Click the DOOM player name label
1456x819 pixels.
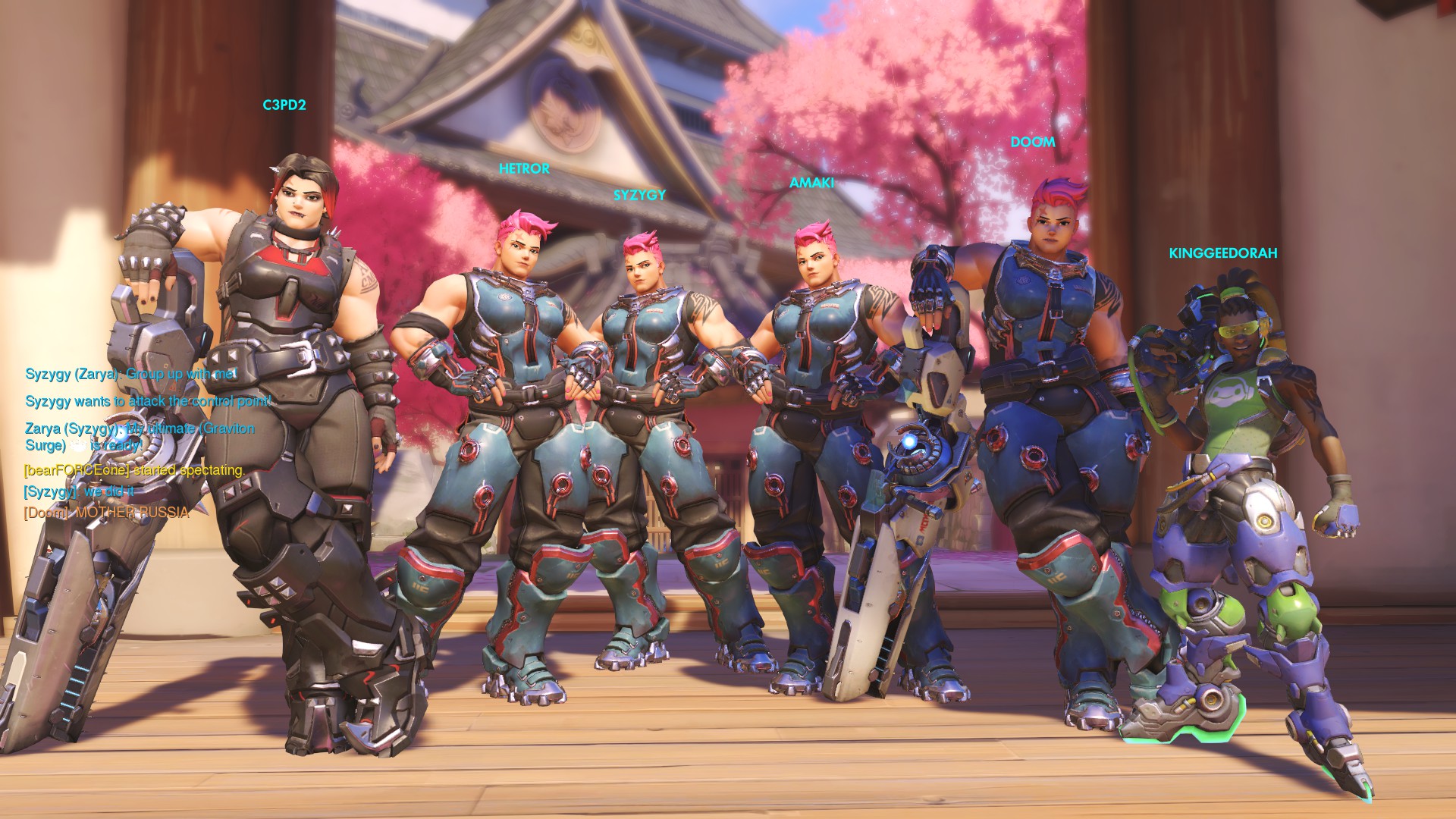click(x=1033, y=143)
